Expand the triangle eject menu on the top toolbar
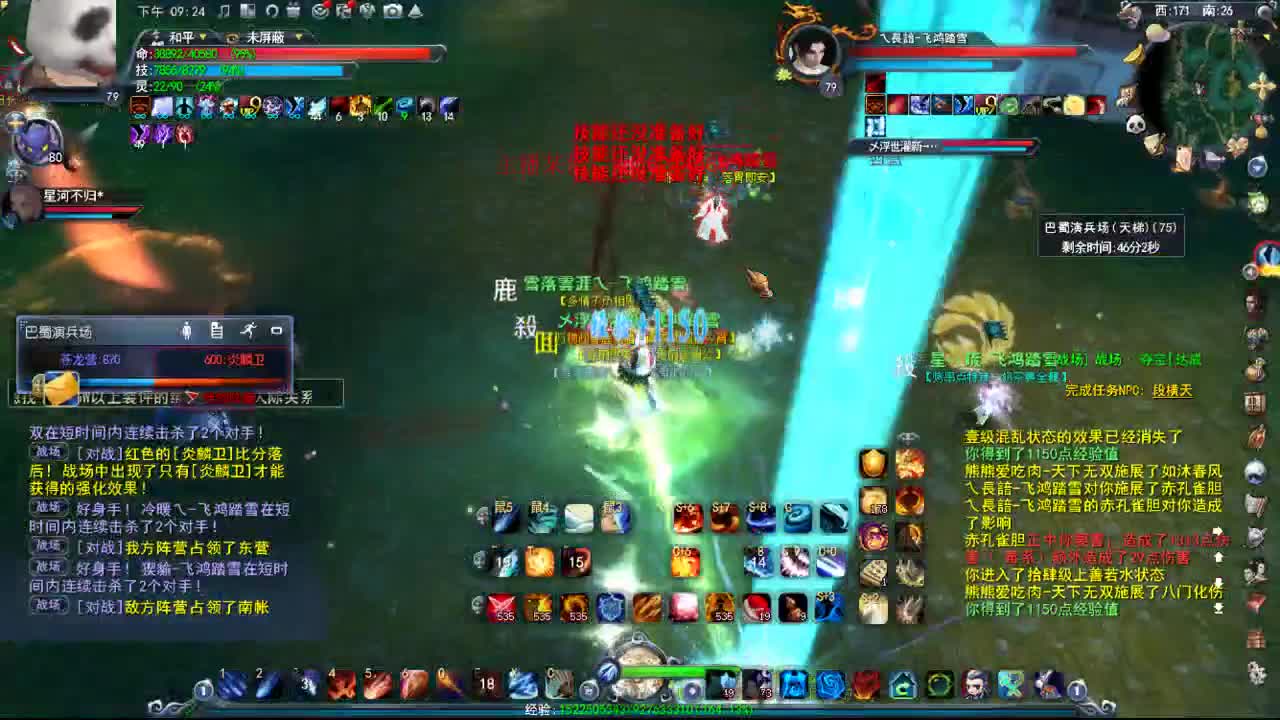The width and height of the screenshot is (1280, 720). [414, 12]
